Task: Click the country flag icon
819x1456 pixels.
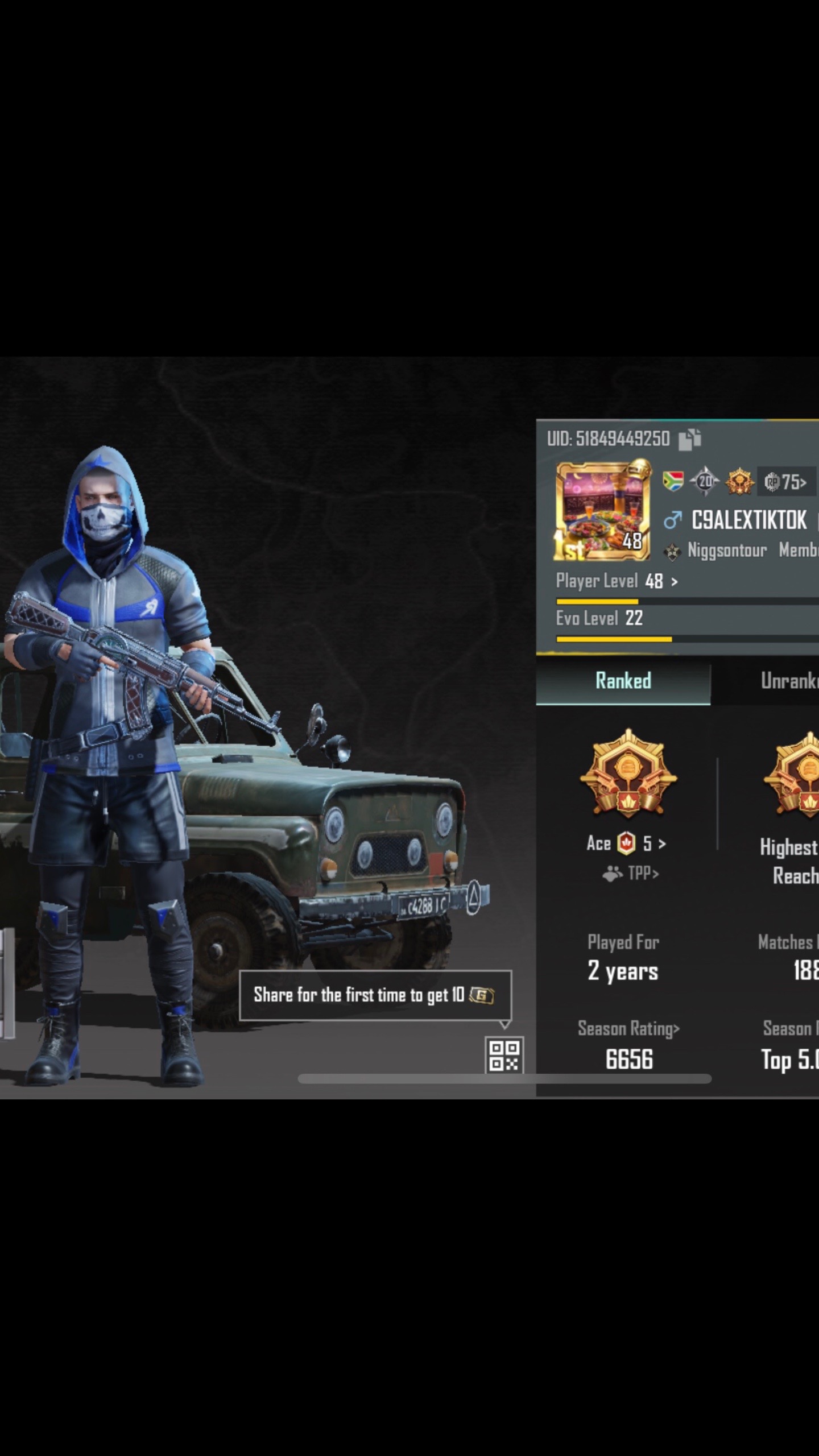Action: pyautogui.click(x=673, y=482)
